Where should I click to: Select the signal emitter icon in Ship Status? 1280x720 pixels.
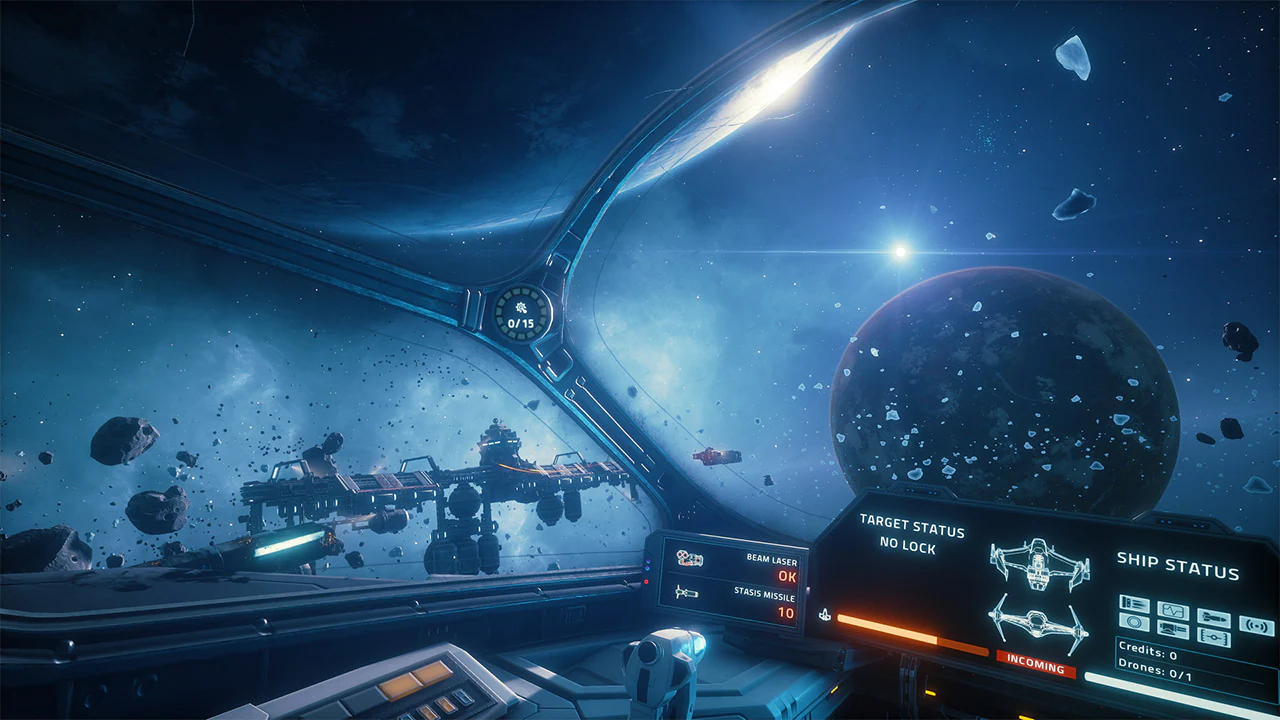tap(1257, 626)
